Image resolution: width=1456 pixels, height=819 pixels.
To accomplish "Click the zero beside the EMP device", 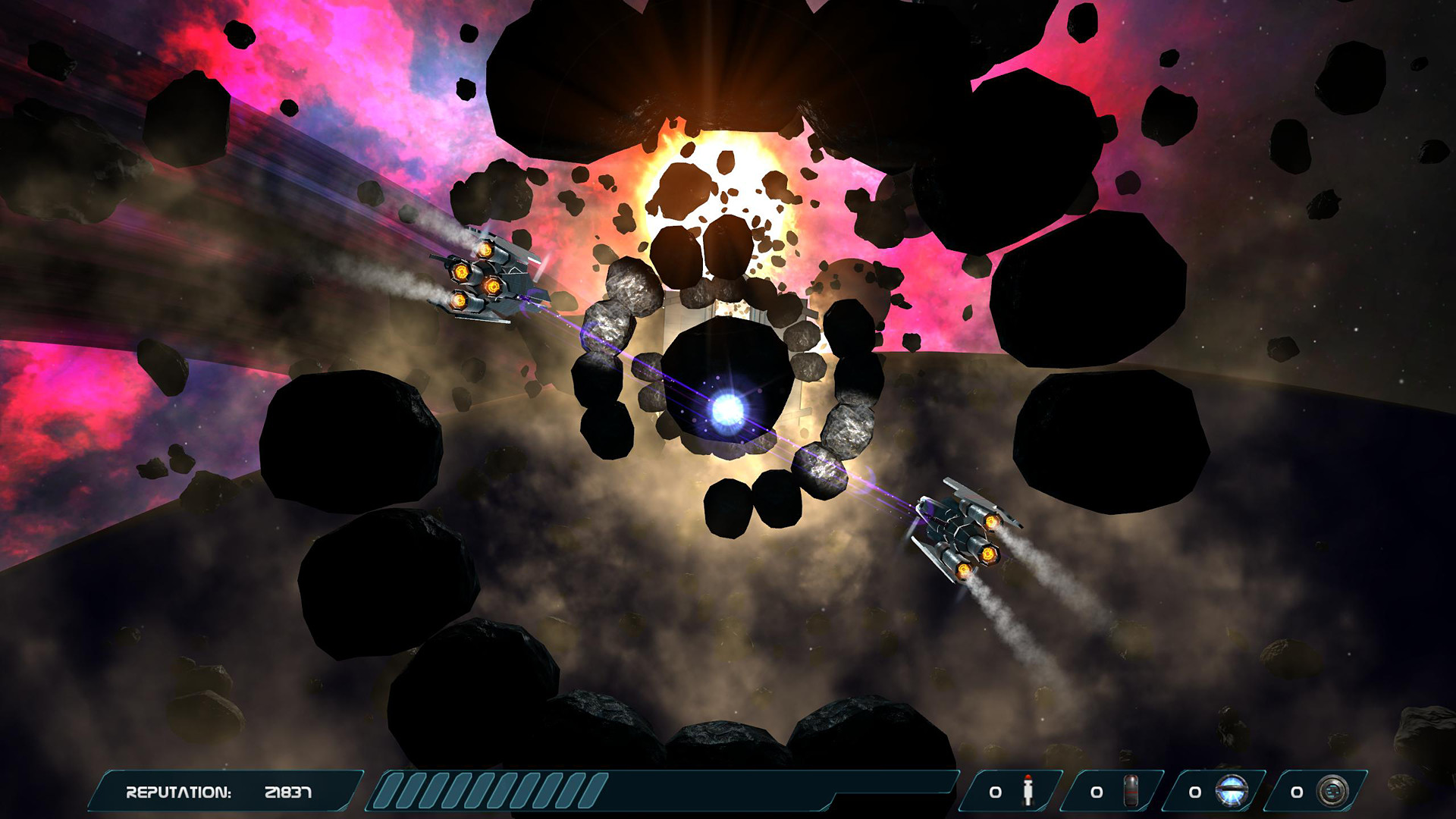I will click(1295, 792).
